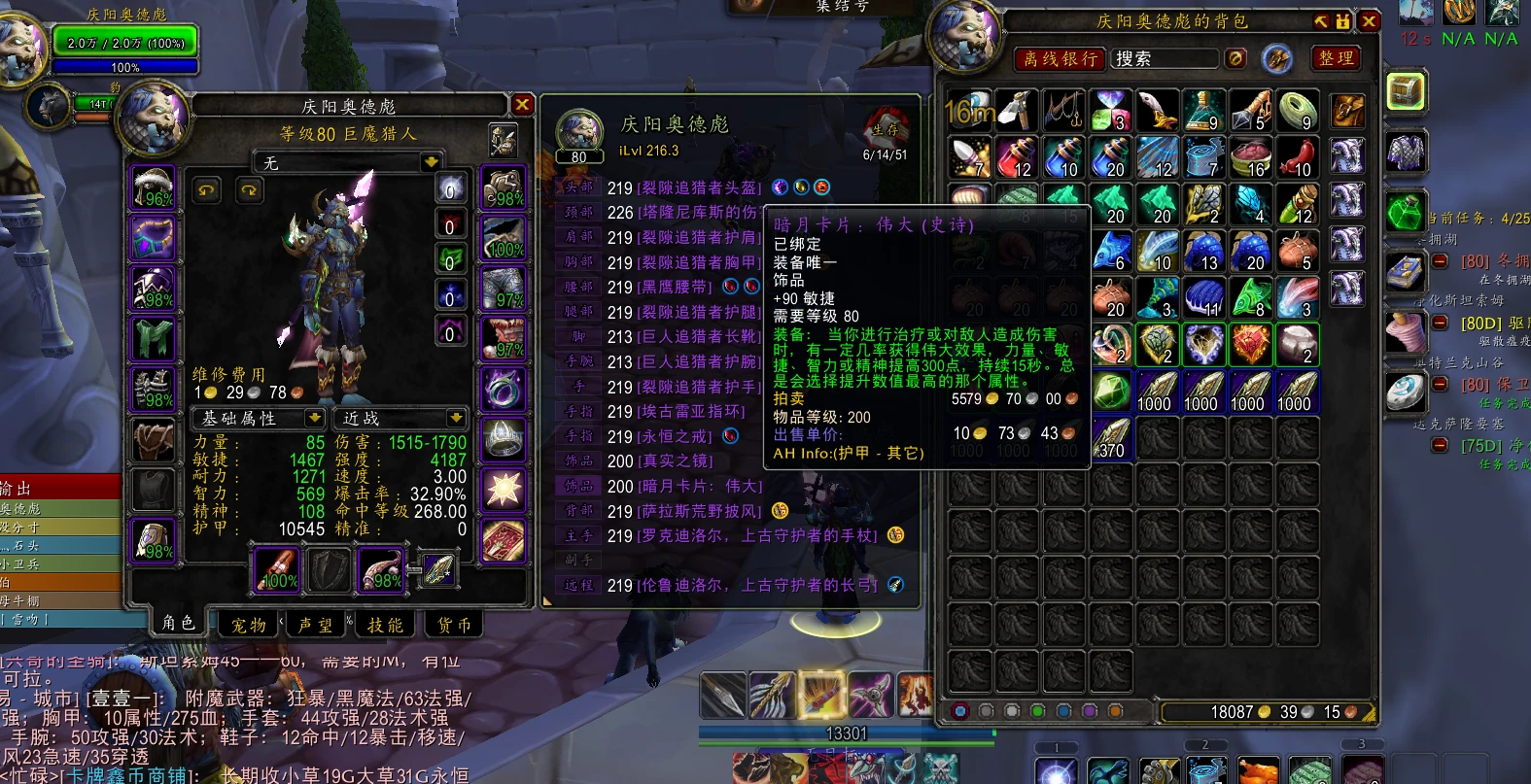
Task: Open the 离线银行 offline bank
Action: (1061, 59)
